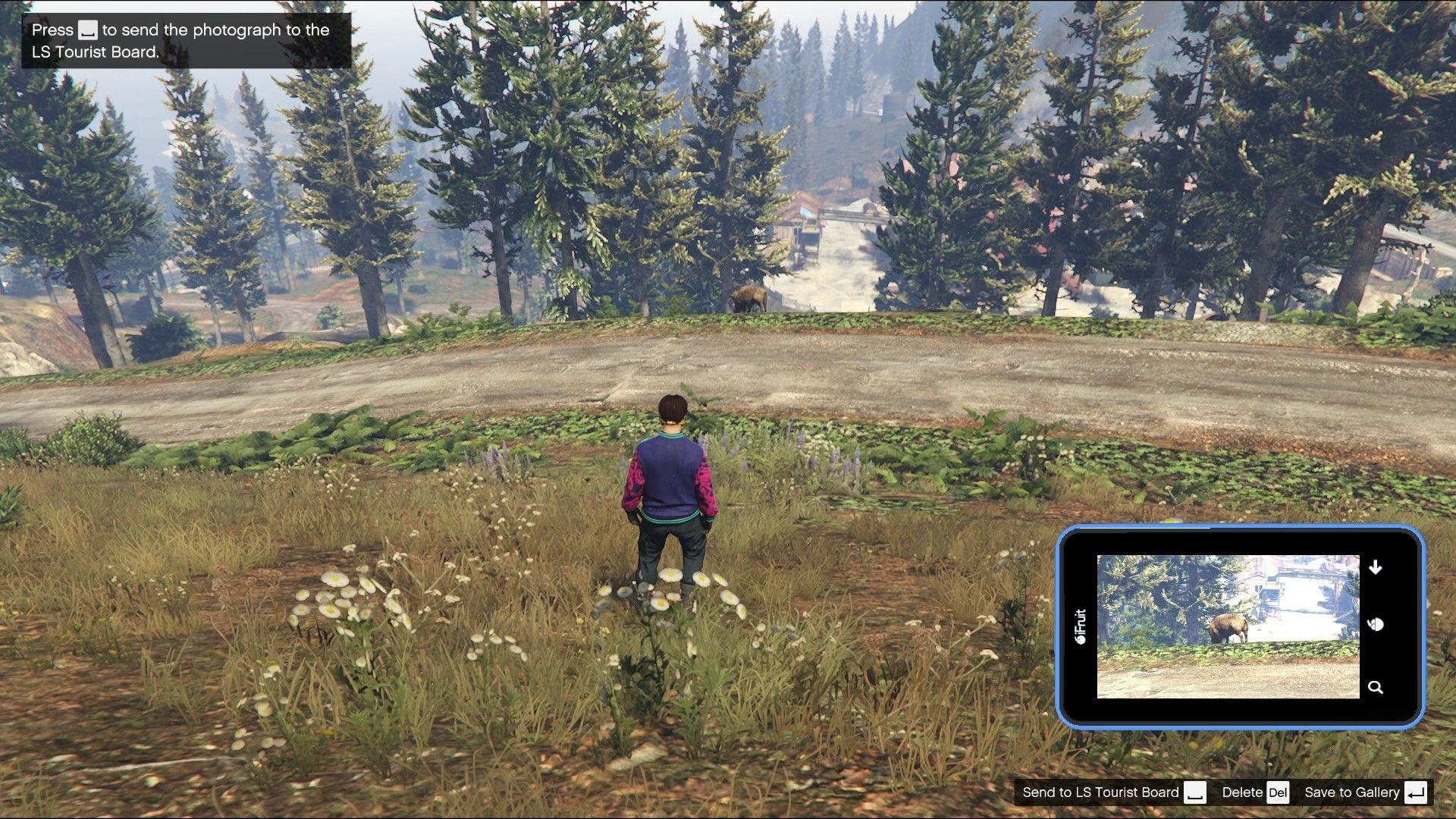Click the key icon after Send to LS Tourist Board
The height and width of the screenshot is (819, 1456).
pos(1196,792)
